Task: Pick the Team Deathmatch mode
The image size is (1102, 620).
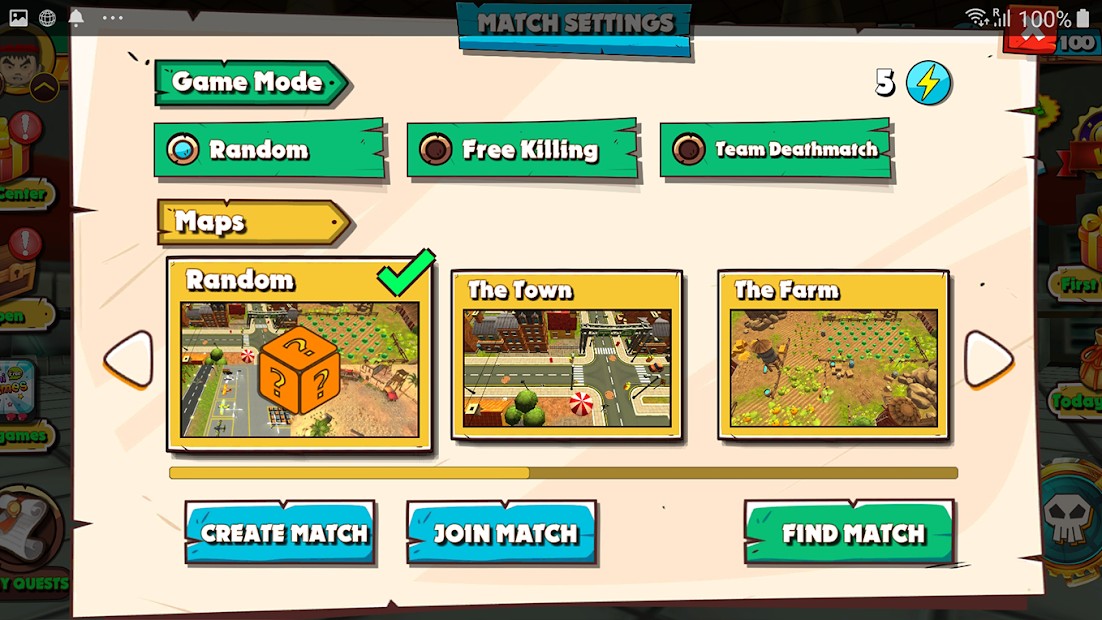Action: tap(775, 150)
